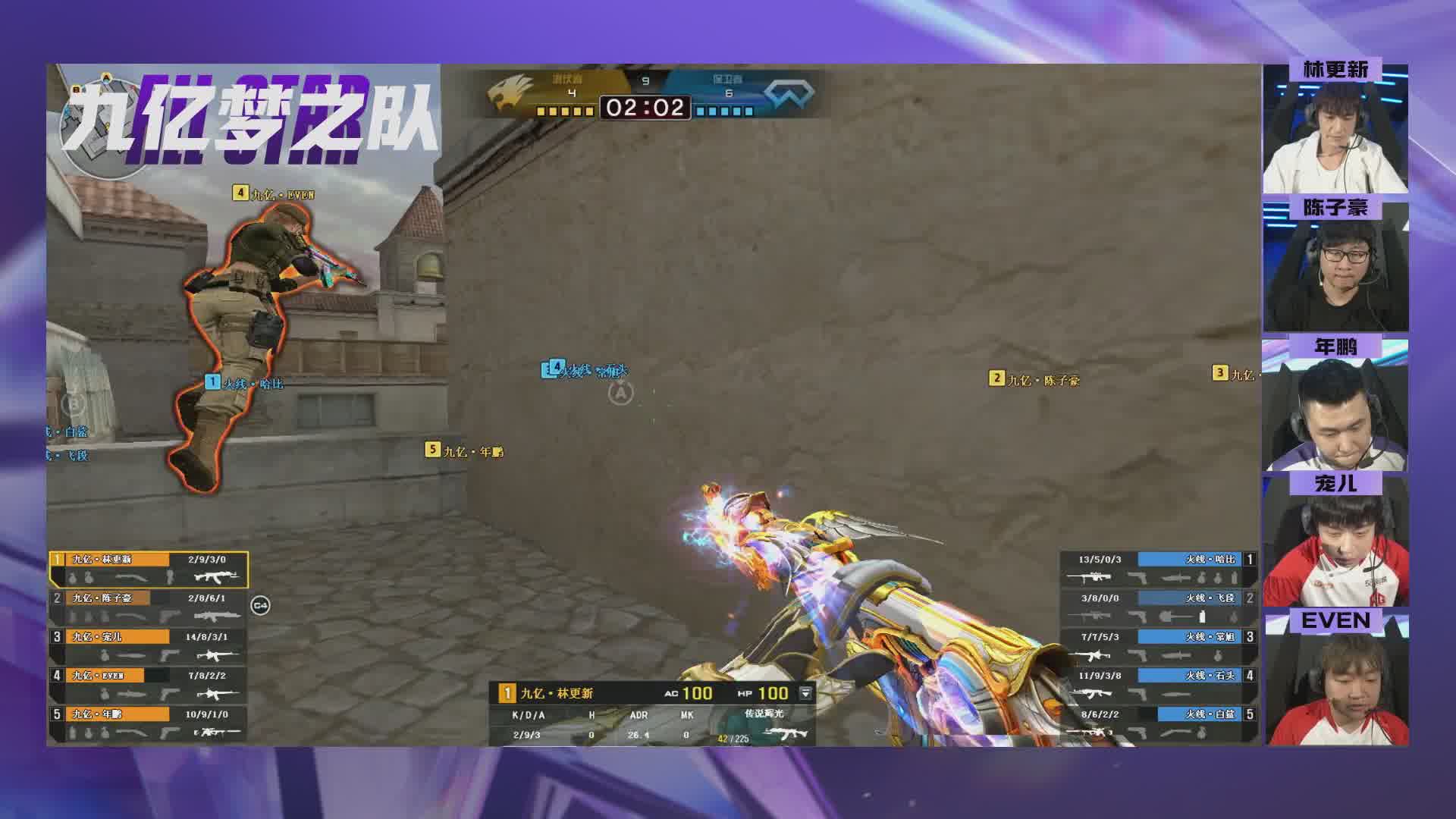This screenshot has height=819, width=1456.
Task: Select 火线·白鲨 in the right team list
Action: (1158, 723)
